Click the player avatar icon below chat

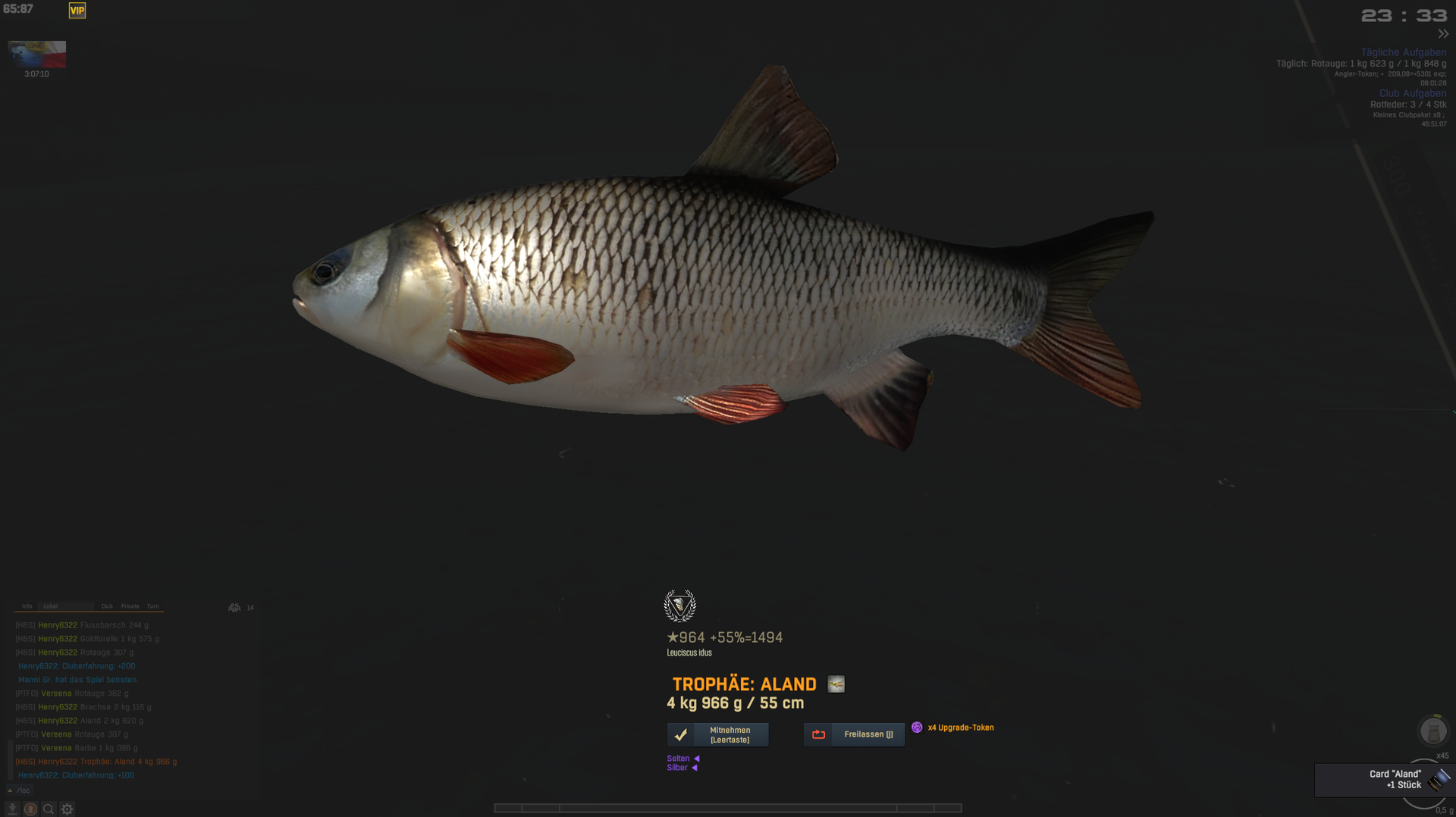30,809
